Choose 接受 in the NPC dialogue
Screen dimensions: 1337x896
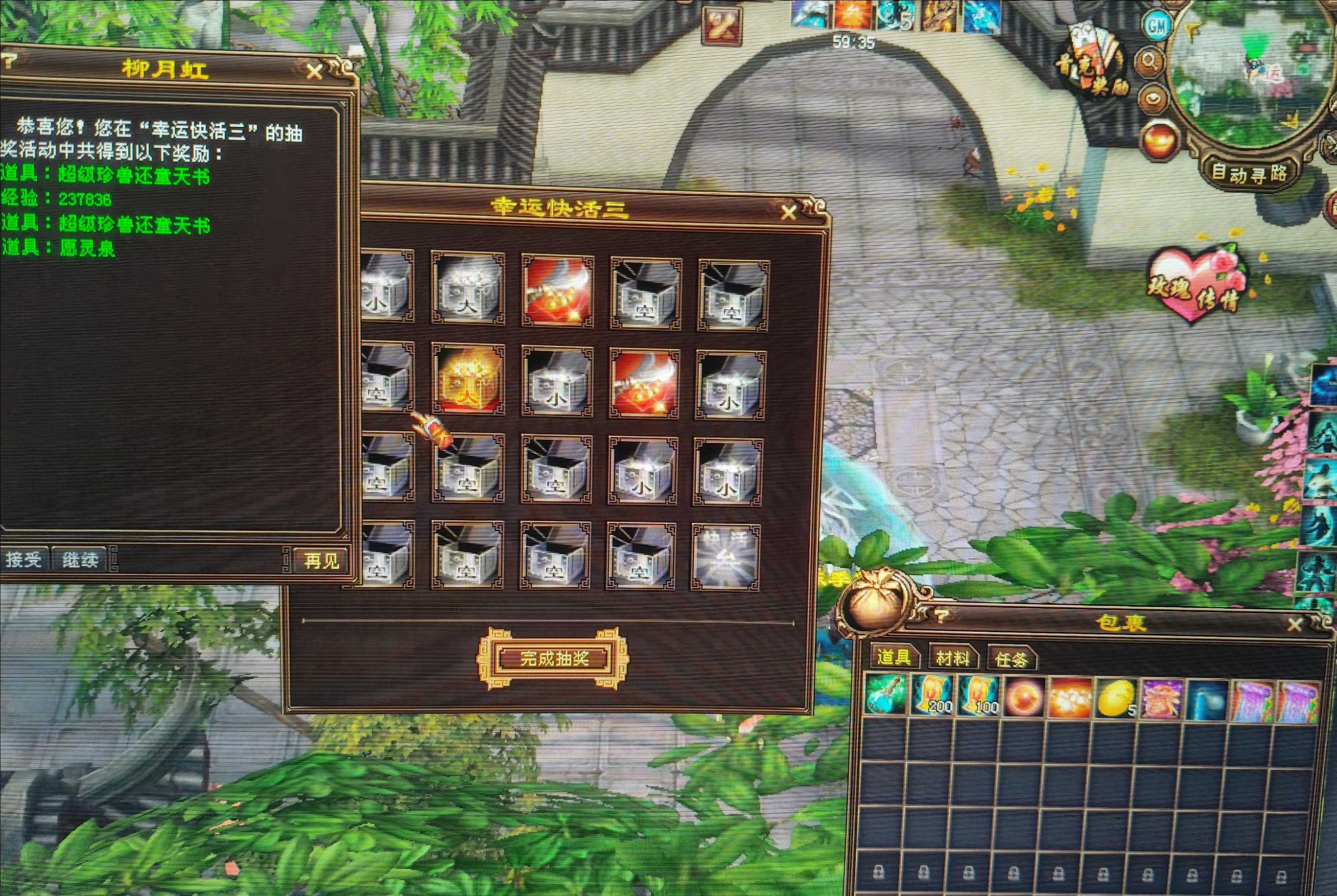[x=23, y=559]
